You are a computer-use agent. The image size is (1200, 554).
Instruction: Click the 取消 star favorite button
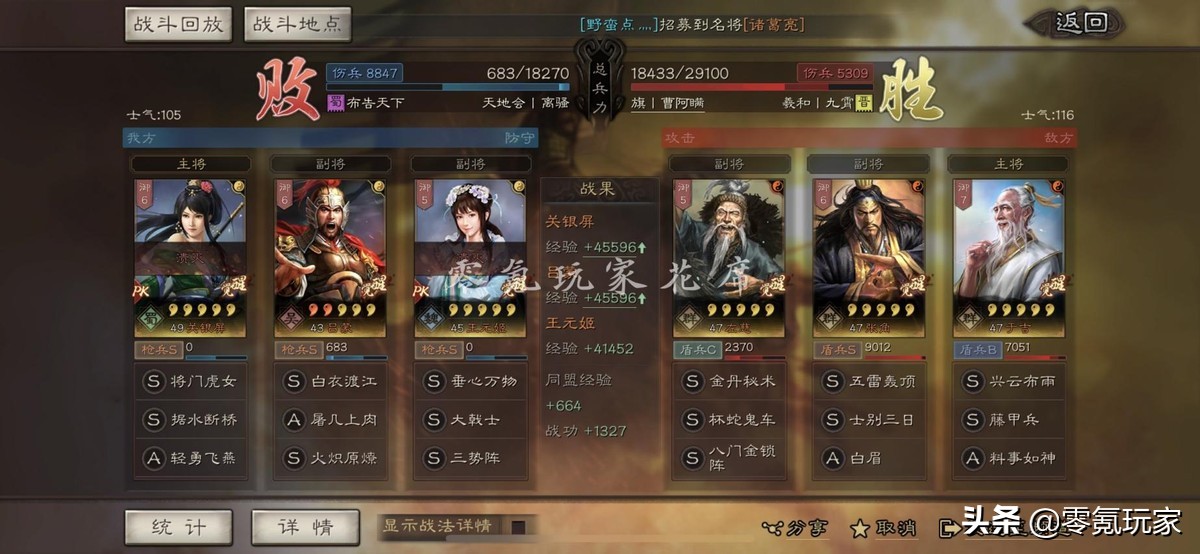point(883,527)
